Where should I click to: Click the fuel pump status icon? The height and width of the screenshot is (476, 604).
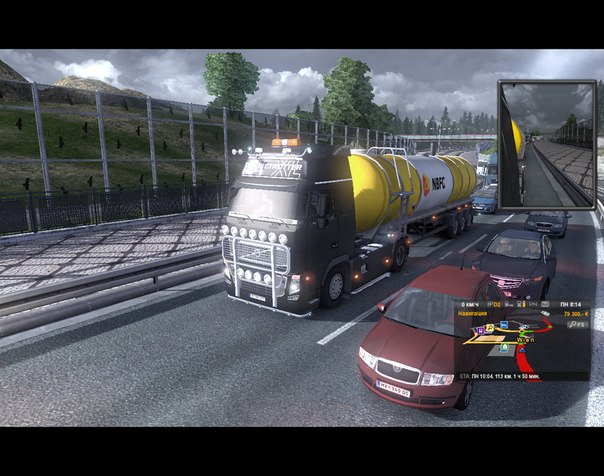point(521,304)
